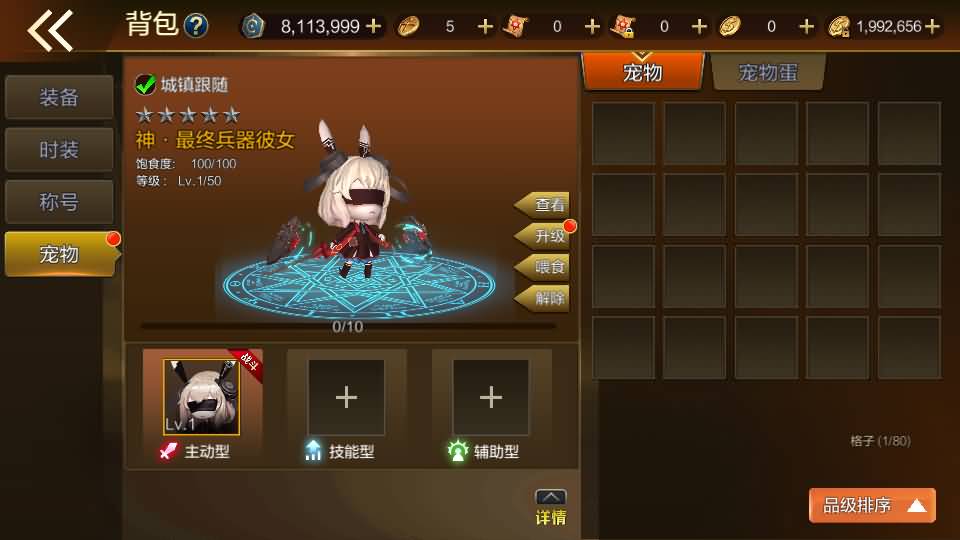This screenshot has height=540, width=960.
Task: Open the backpack help question mark
Action: pos(196,26)
